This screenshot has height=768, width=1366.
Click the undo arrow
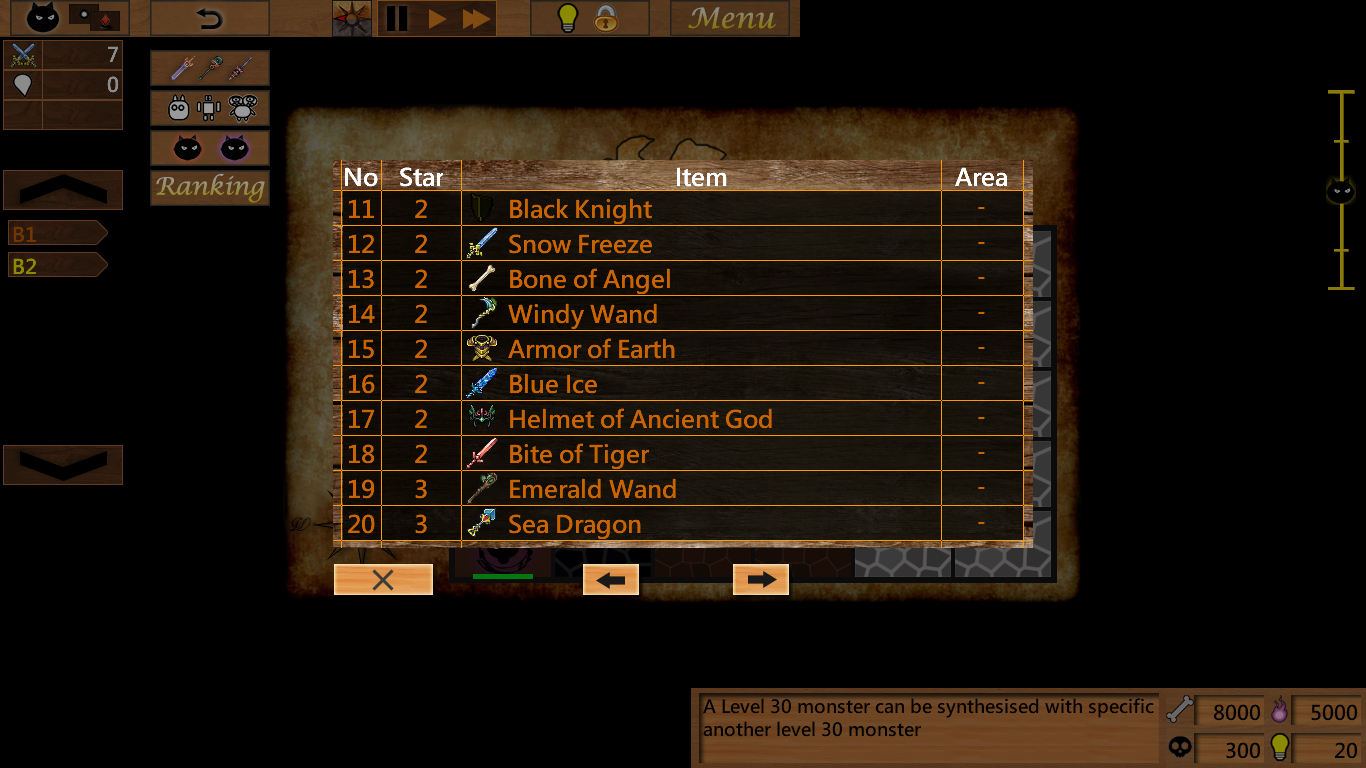[x=209, y=17]
